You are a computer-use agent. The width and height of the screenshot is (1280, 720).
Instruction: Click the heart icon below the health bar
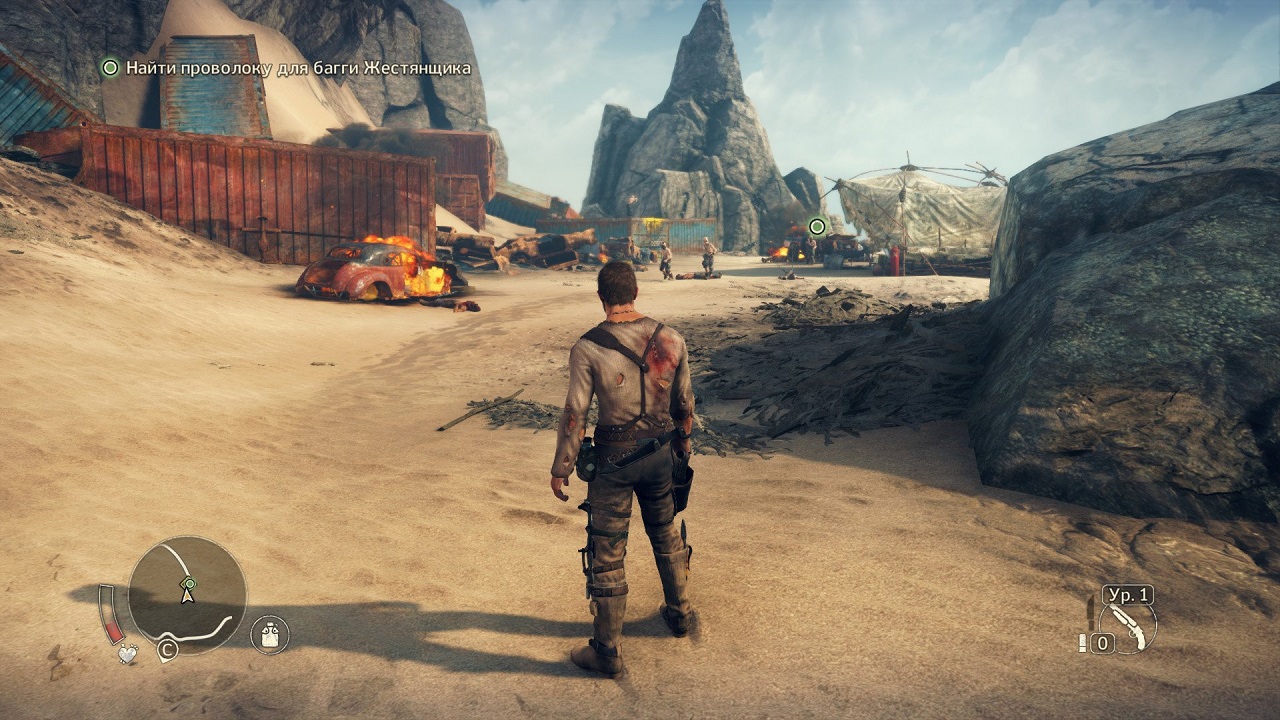[x=127, y=654]
